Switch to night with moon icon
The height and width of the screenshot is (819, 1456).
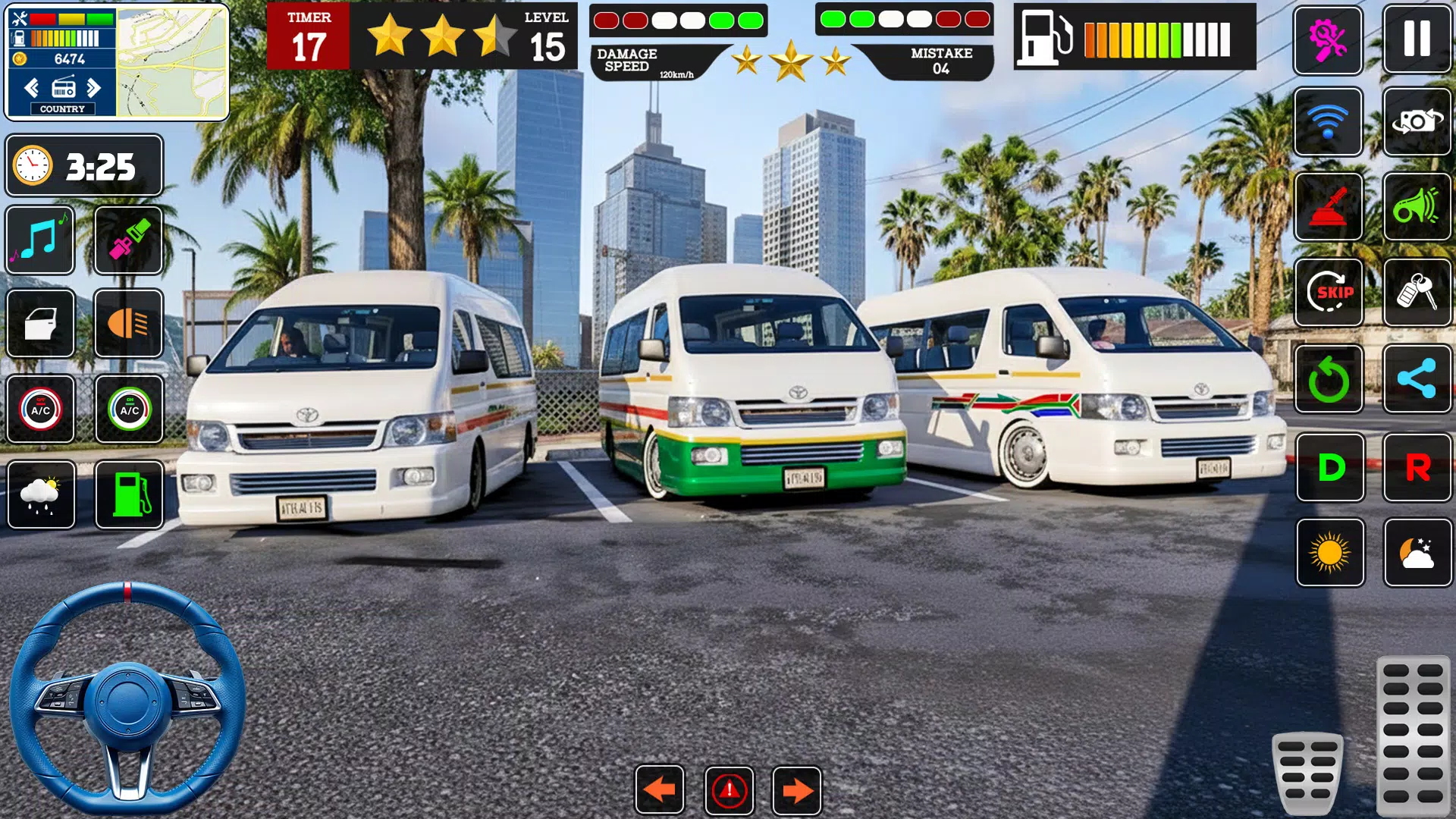(1417, 553)
